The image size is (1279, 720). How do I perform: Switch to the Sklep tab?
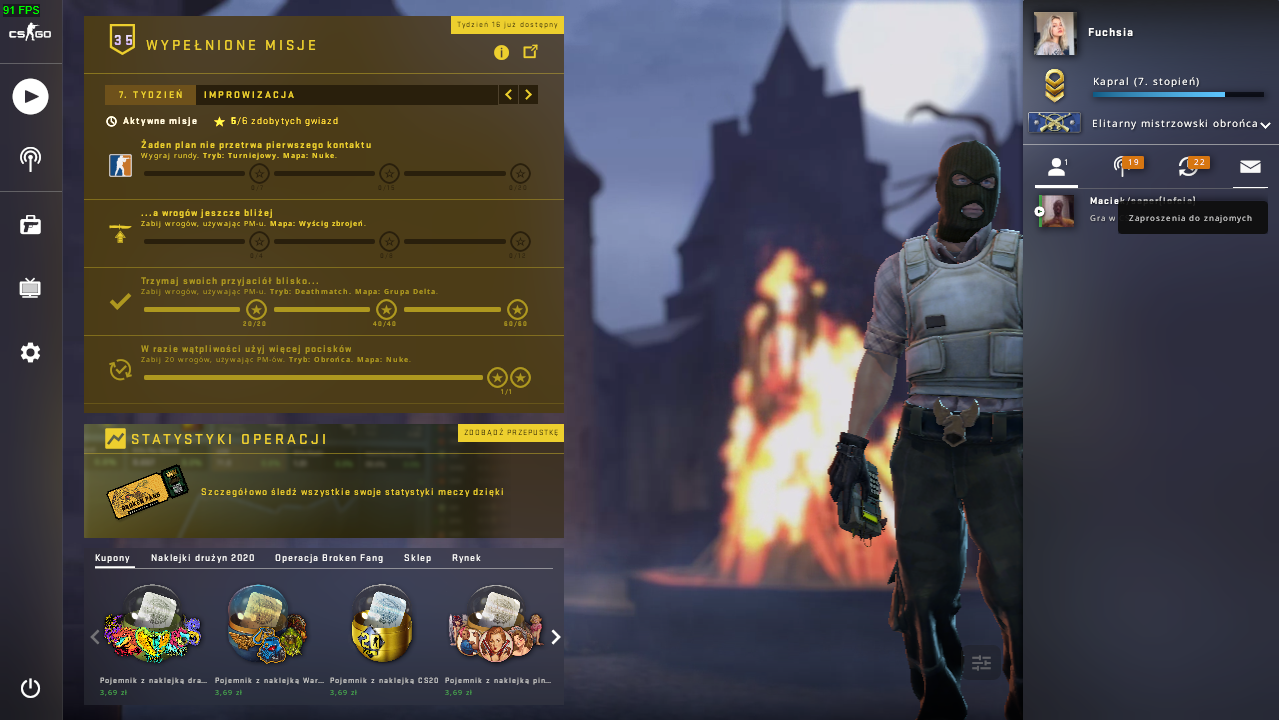pos(418,558)
